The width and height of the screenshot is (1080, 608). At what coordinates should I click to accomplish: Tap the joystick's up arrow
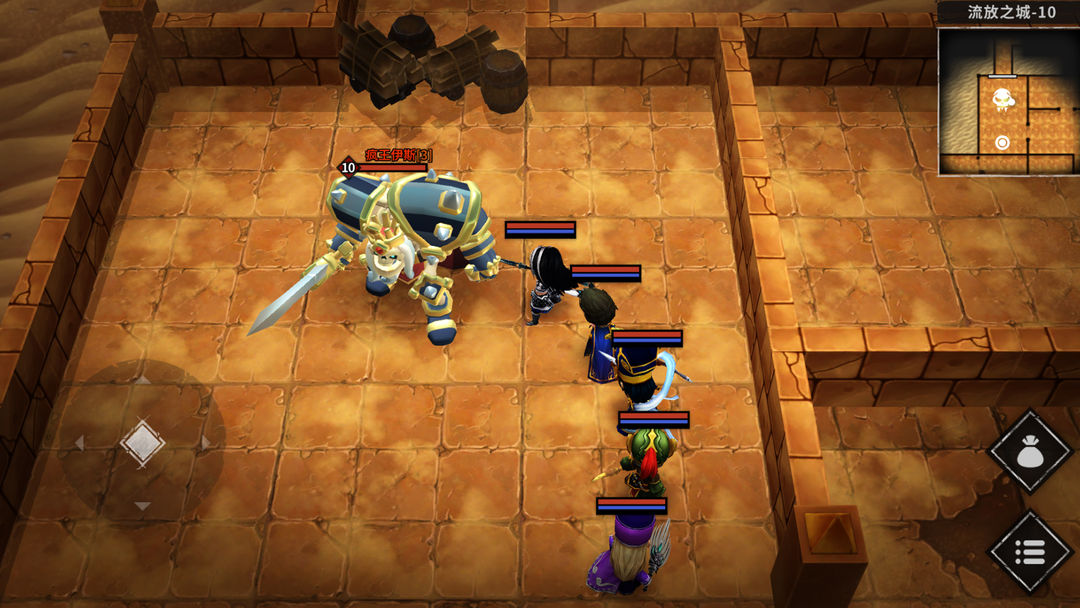[x=142, y=380]
